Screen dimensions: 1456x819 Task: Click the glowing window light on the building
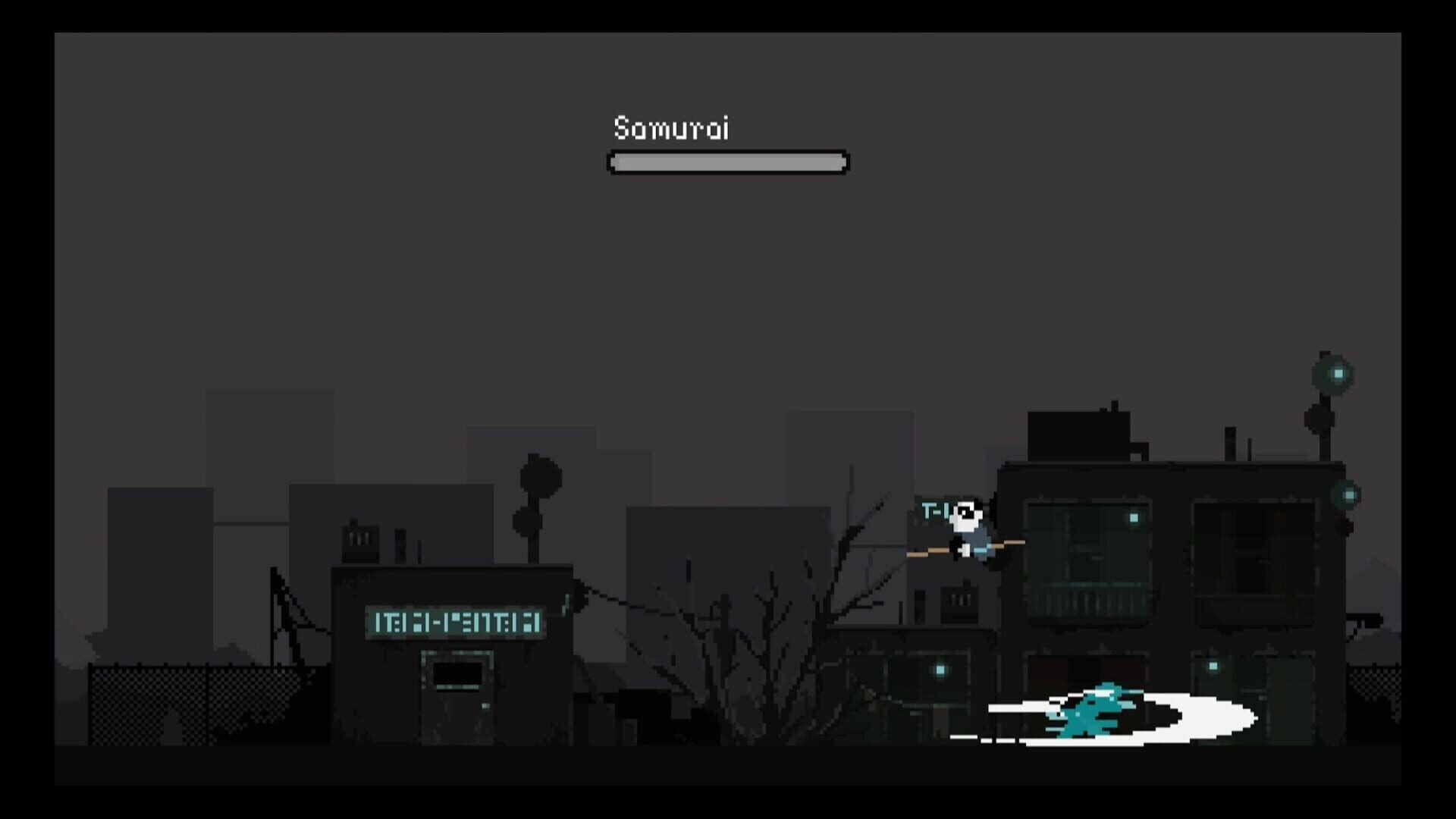[1134, 518]
